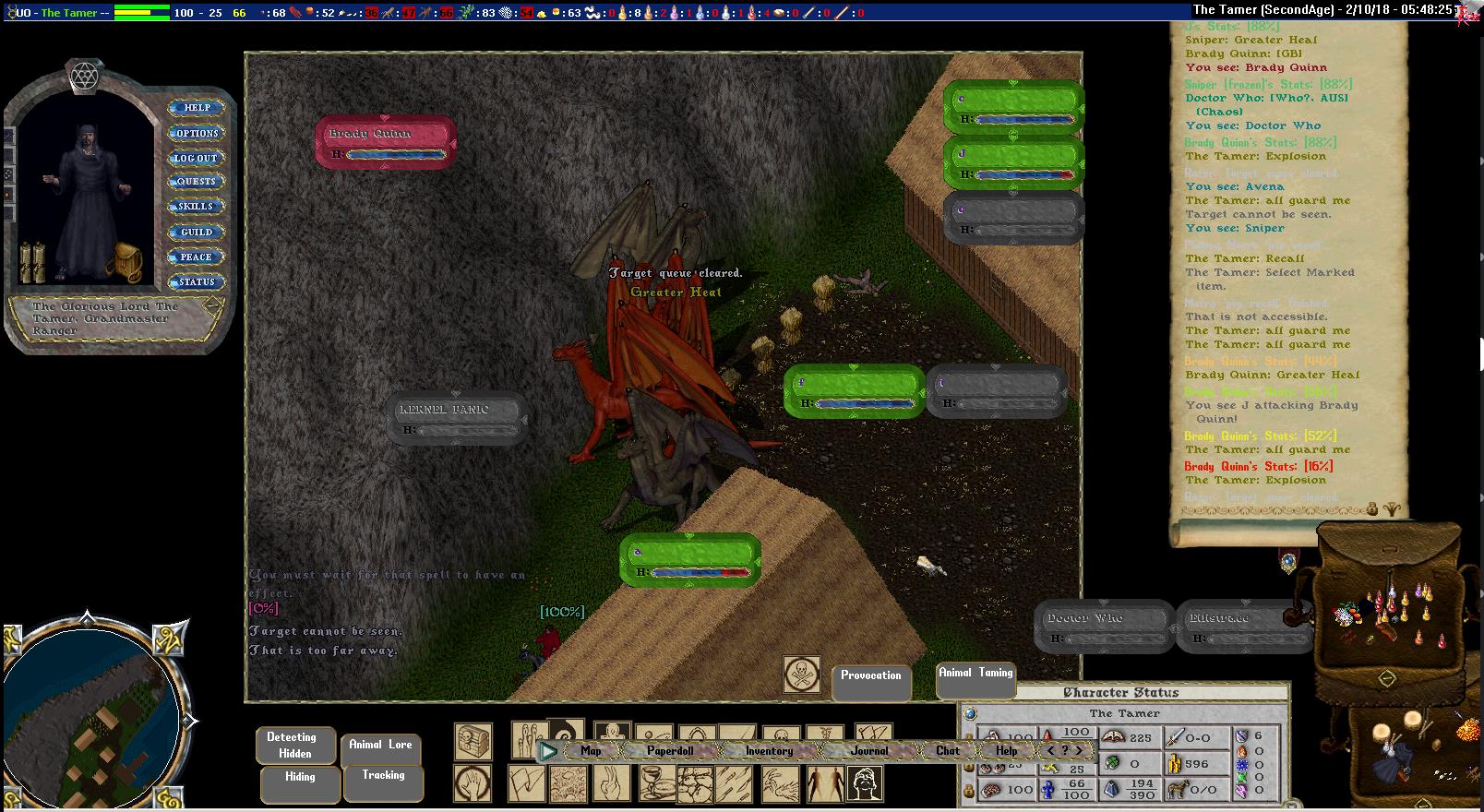Open the Skills list from the paperdoll
This screenshot has height=812, width=1484.
197,207
